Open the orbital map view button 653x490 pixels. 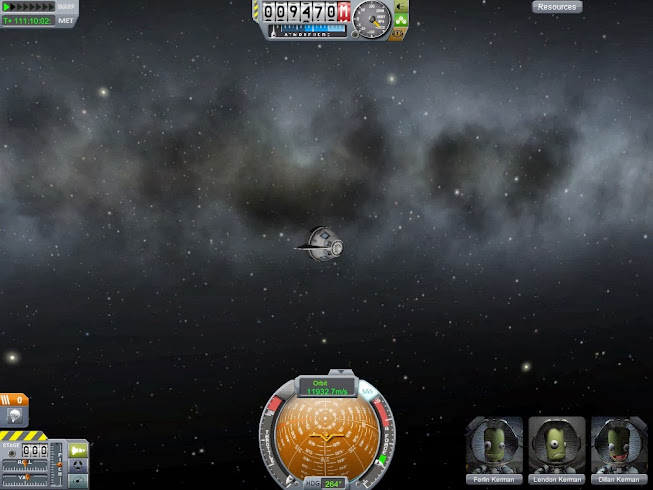(77, 481)
